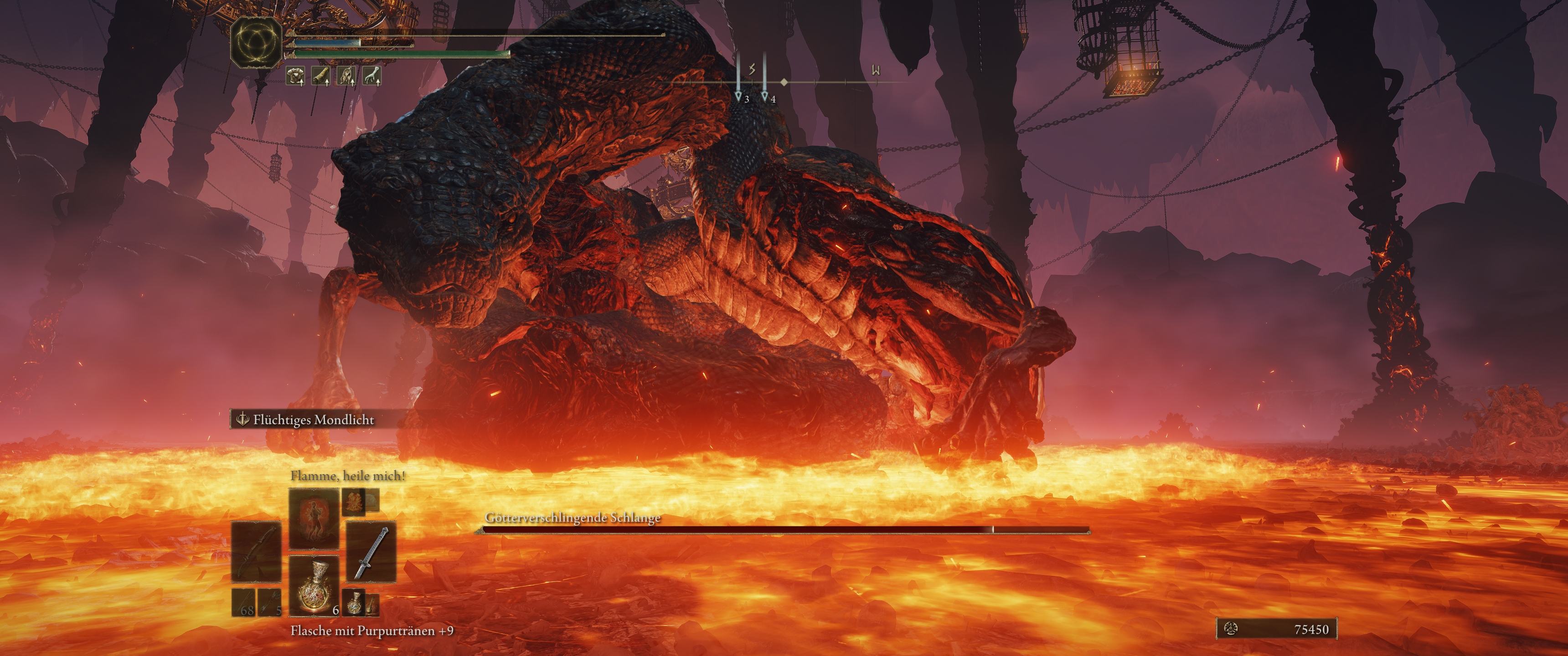Inspect the cloaked torso buff status icon
This screenshot has width=1568, height=656.
pyautogui.click(x=347, y=76)
